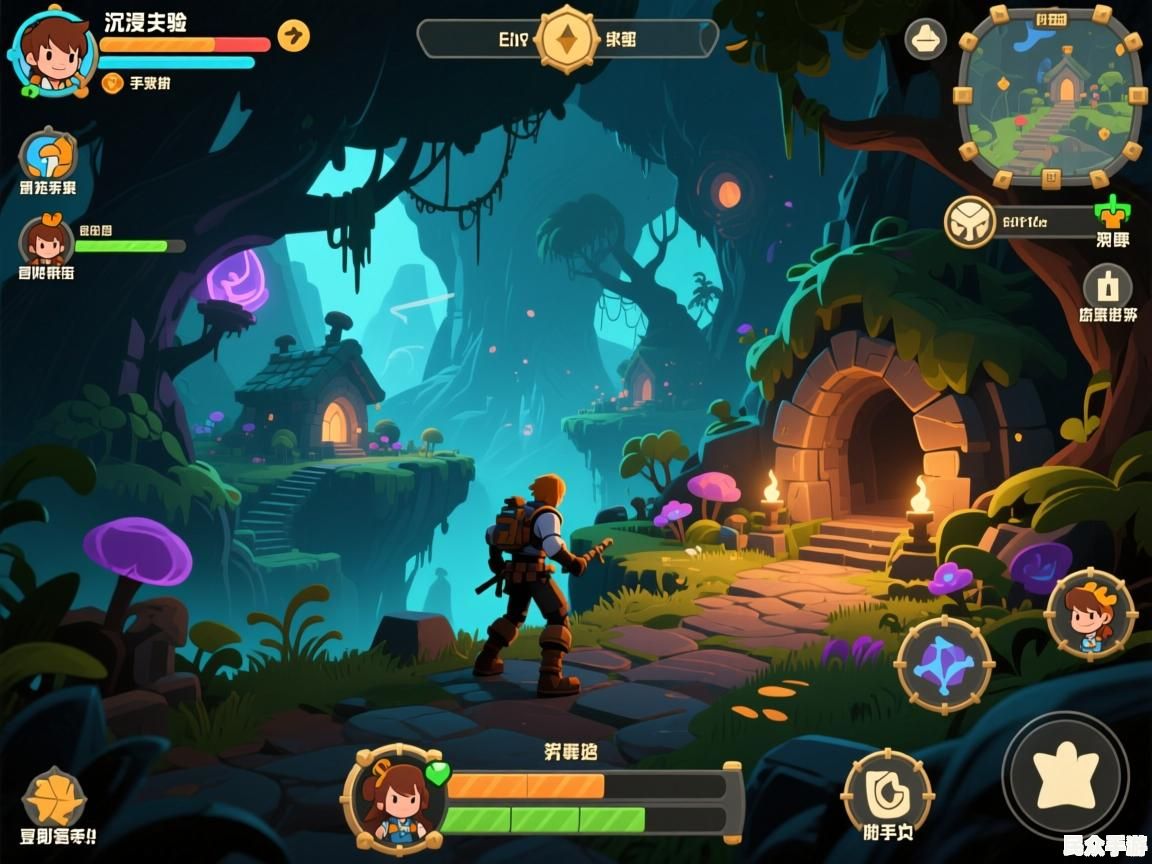The height and width of the screenshot is (864, 1152).
Task: Choose the party member portrait with orange bow
Action: point(46,241)
